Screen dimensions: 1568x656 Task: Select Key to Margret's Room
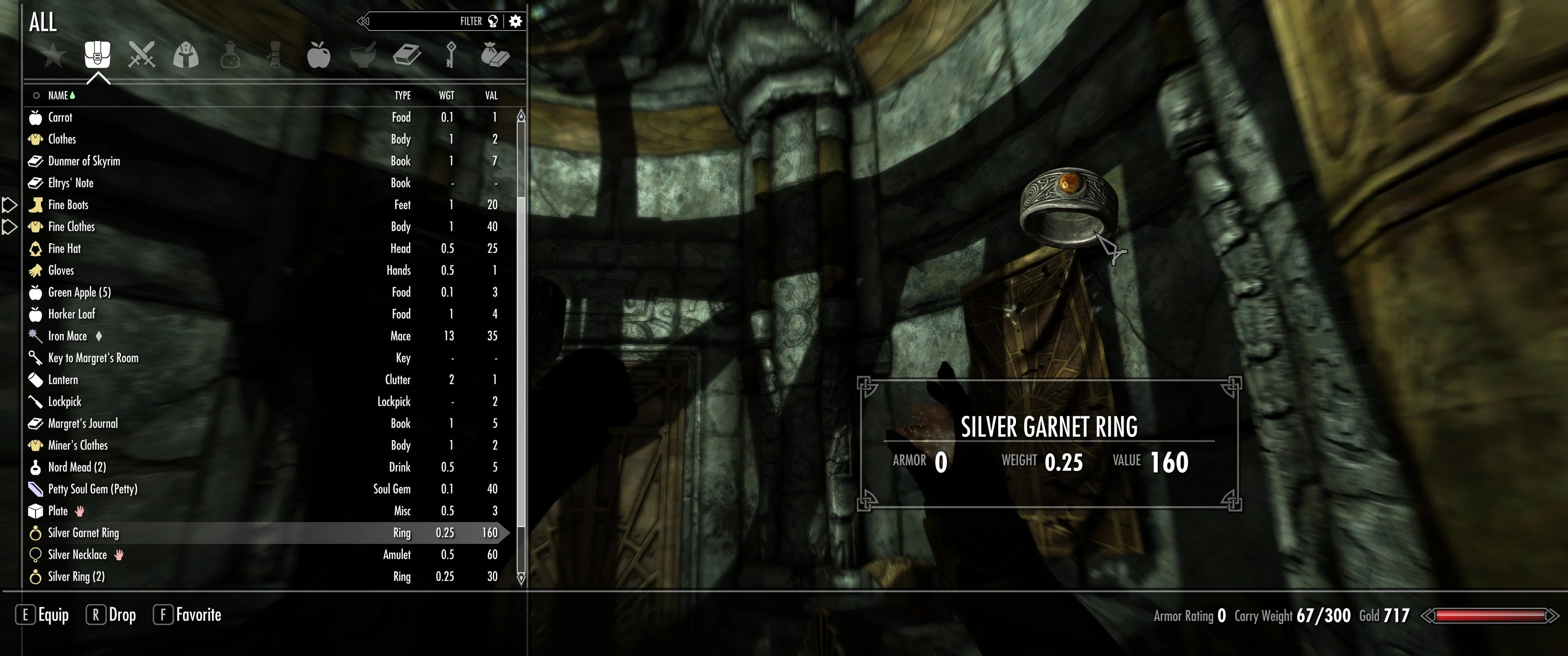coord(93,358)
